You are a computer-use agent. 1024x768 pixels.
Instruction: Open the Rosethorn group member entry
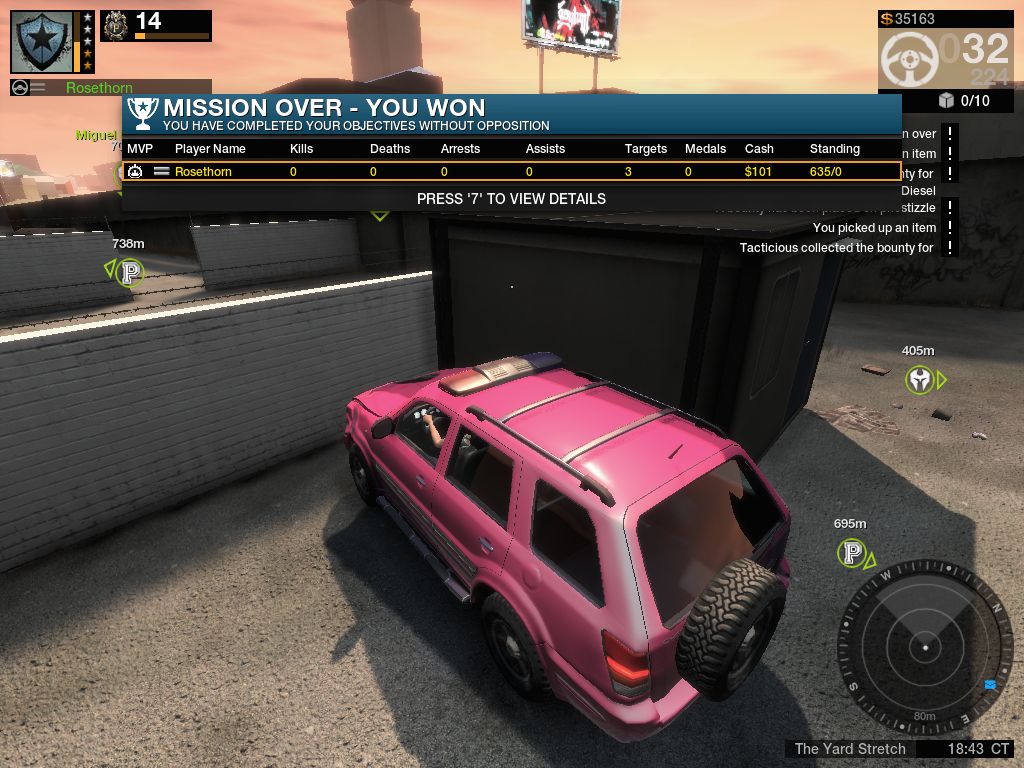pyautogui.click(x=99, y=88)
